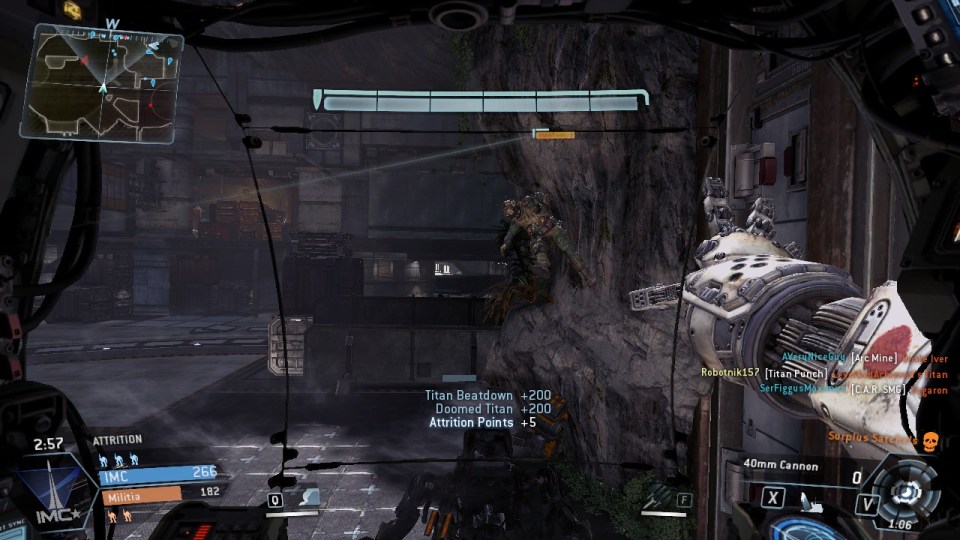
Task: Click the orange skull icon in kill feed
Action: point(928,438)
